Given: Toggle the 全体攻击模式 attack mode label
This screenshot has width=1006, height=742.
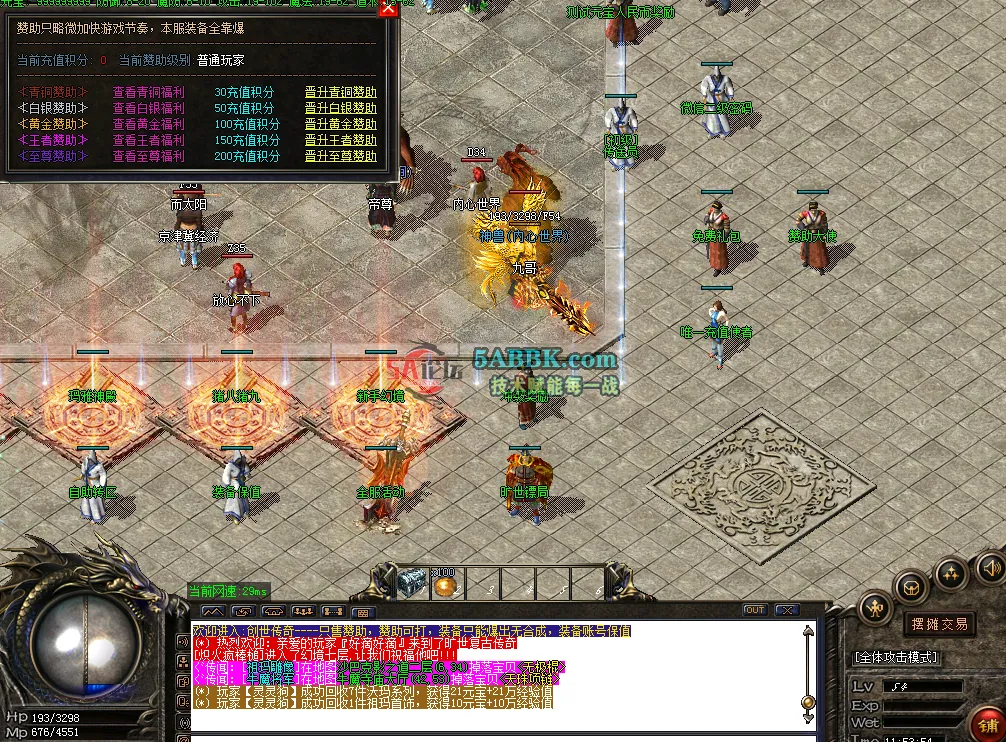Looking at the screenshot, I should click(896, 657).
